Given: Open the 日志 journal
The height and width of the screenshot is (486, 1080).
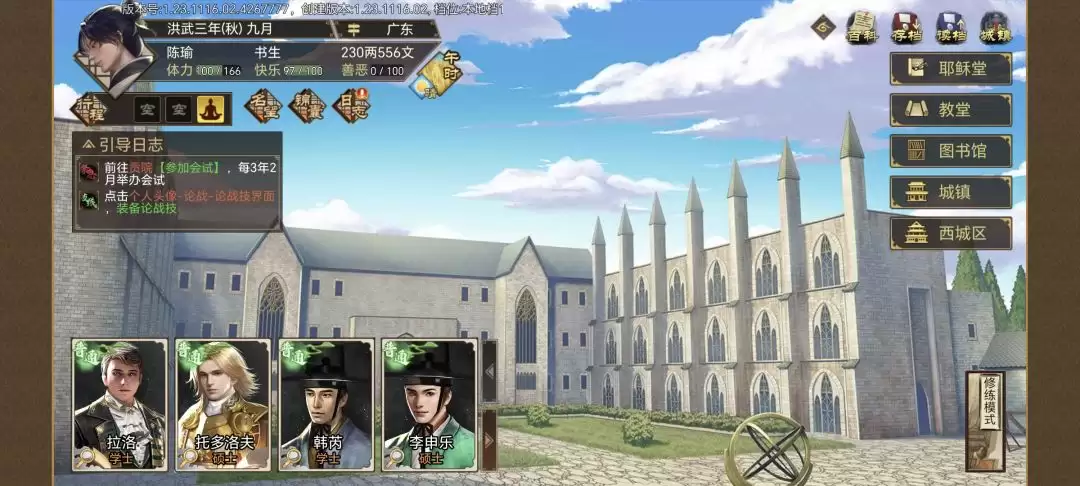Looking at the screenshot, I should [350, 106].
